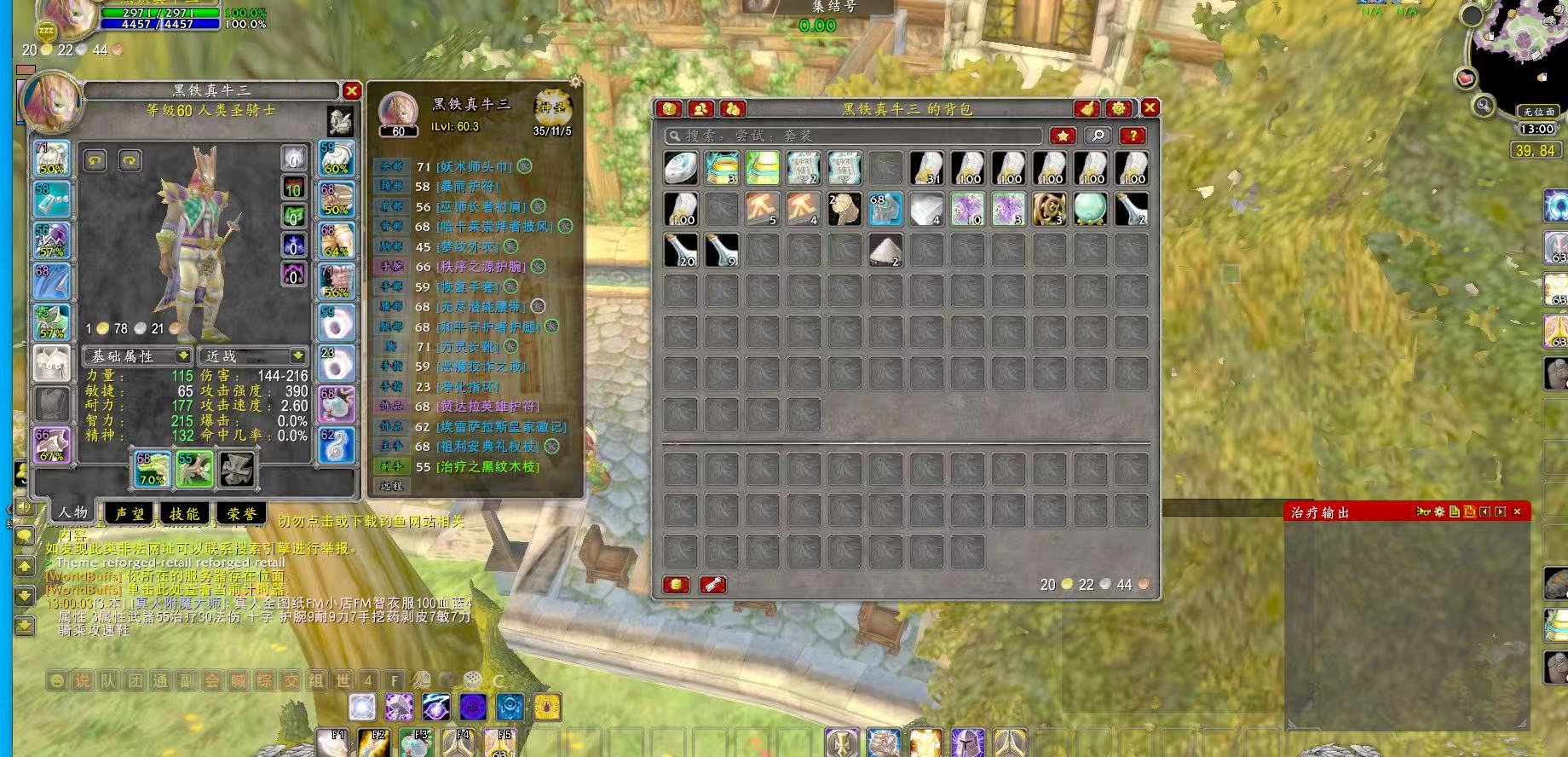
Task: Close the backpack window
Action: [x=1150, y=107]
